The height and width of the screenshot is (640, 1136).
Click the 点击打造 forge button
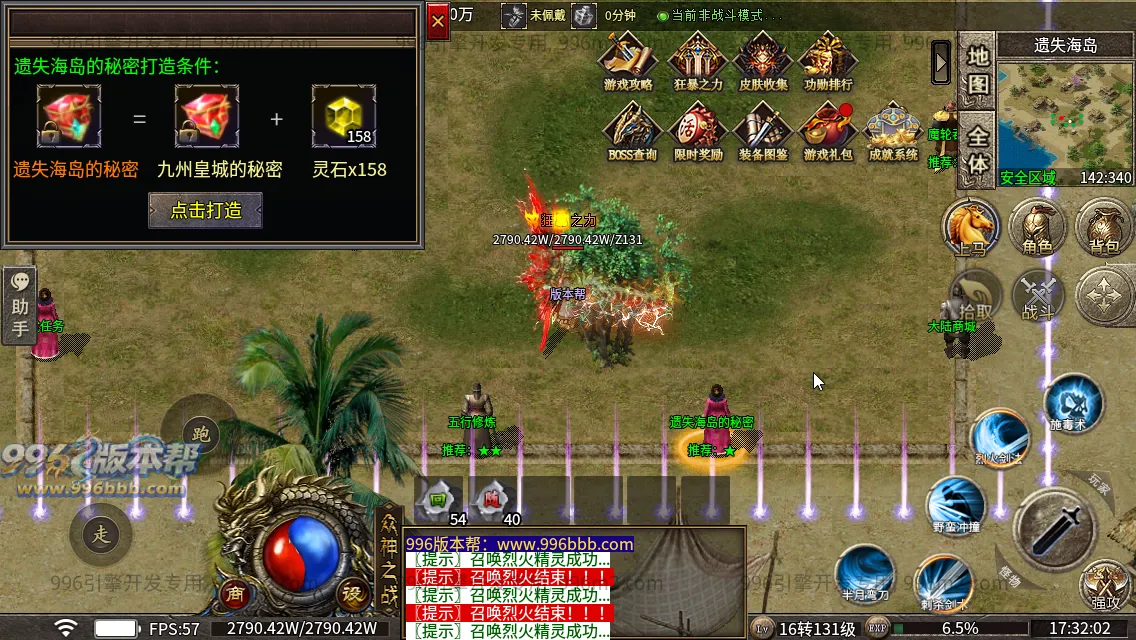[205, 210]
